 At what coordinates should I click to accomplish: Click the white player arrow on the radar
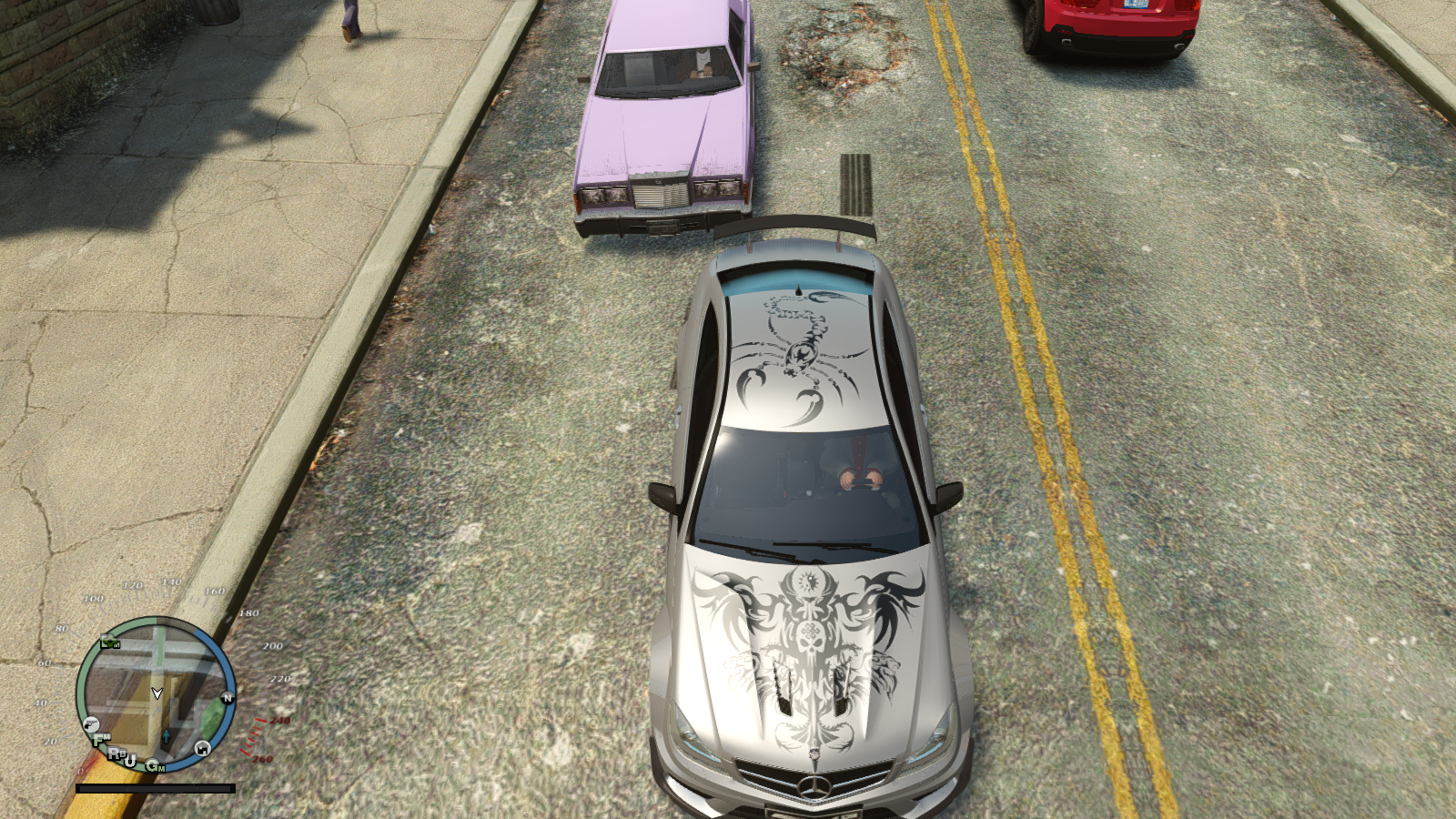(157, 693)
